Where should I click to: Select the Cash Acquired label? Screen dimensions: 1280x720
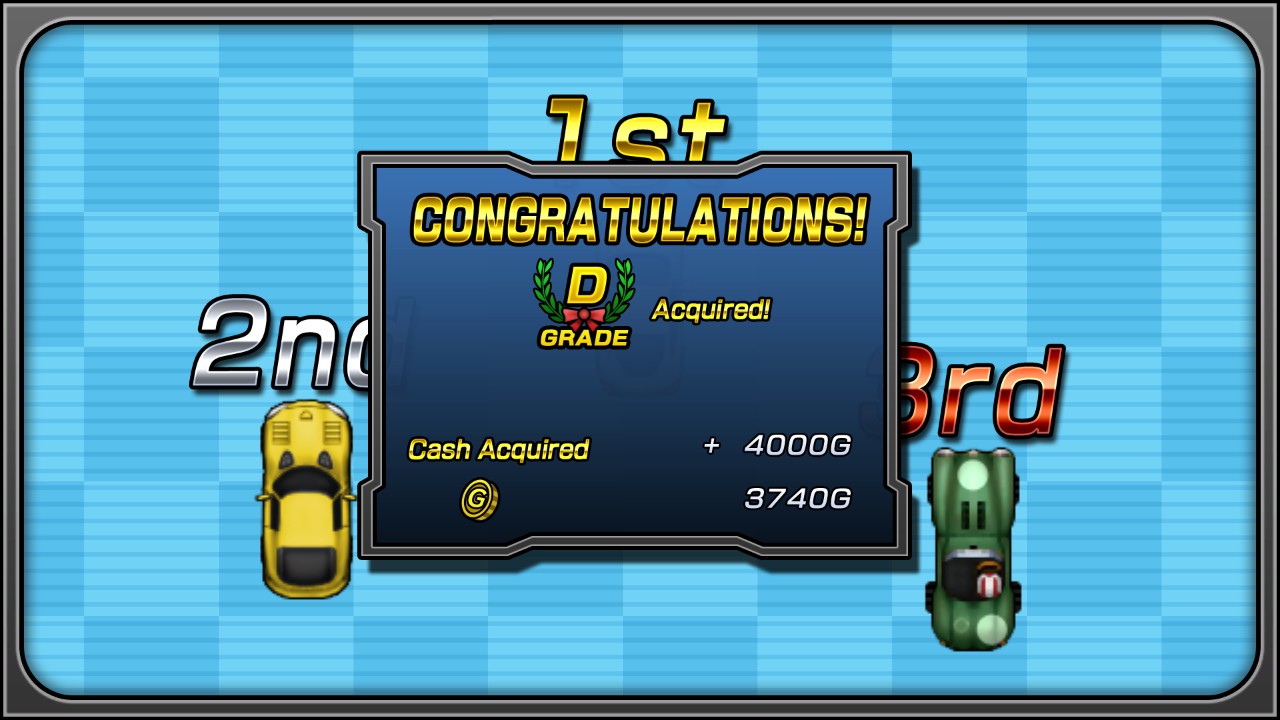click(499, 449)
